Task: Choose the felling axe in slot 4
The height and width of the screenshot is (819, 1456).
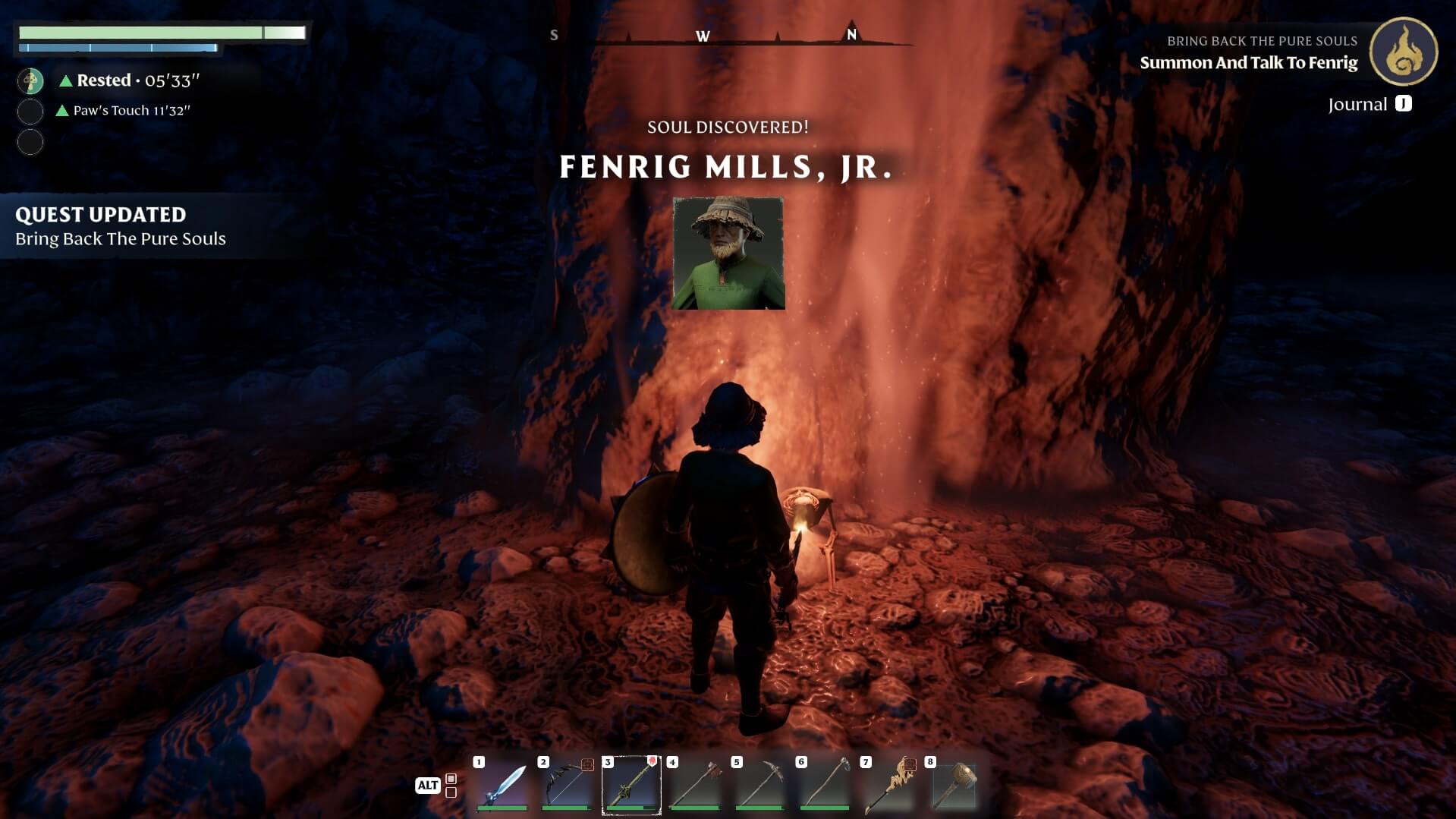Action: pos(696,785)
